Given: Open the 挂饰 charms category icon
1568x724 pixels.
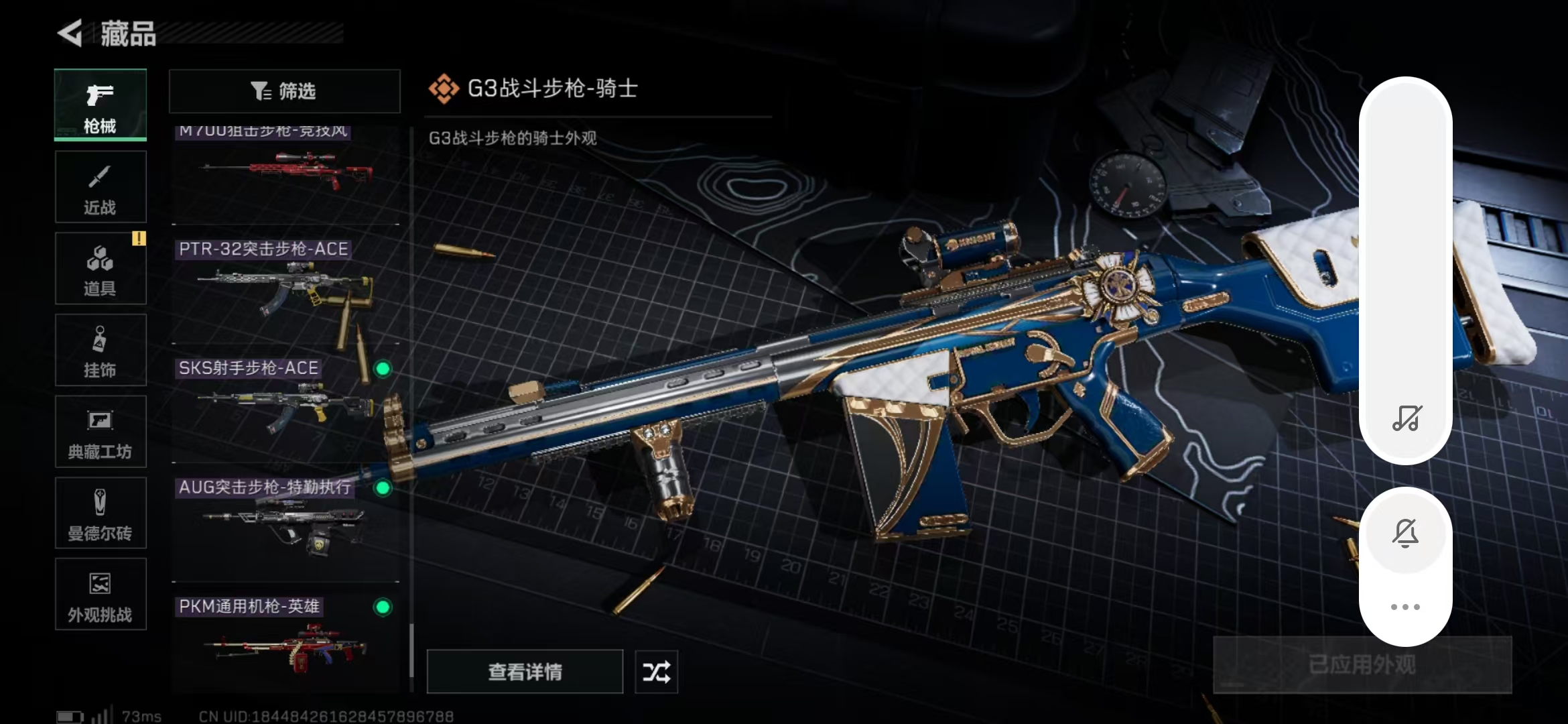Looking at the screenshot, I should coord(99,350).
